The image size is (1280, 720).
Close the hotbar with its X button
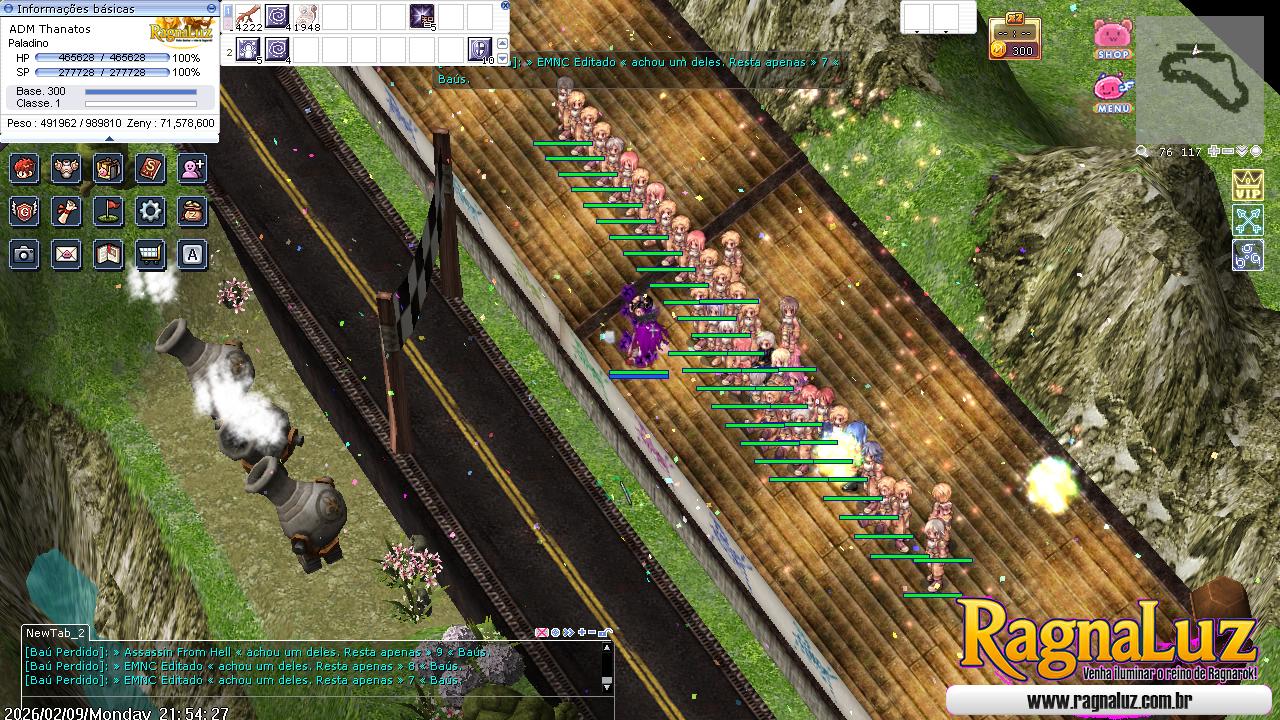(x=503, y=6)
